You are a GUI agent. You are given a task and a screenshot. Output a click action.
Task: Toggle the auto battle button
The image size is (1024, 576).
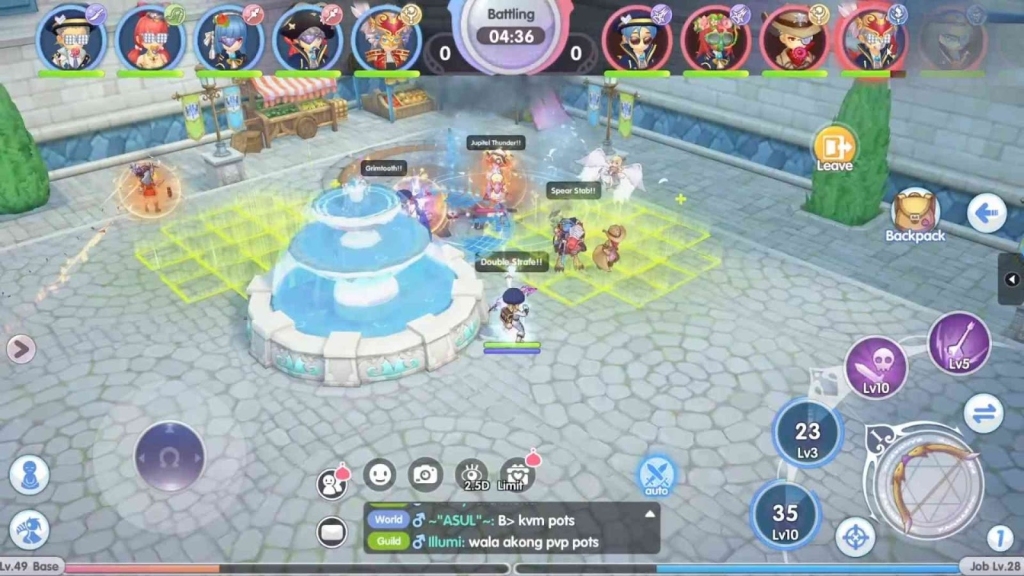pos(657,474)
